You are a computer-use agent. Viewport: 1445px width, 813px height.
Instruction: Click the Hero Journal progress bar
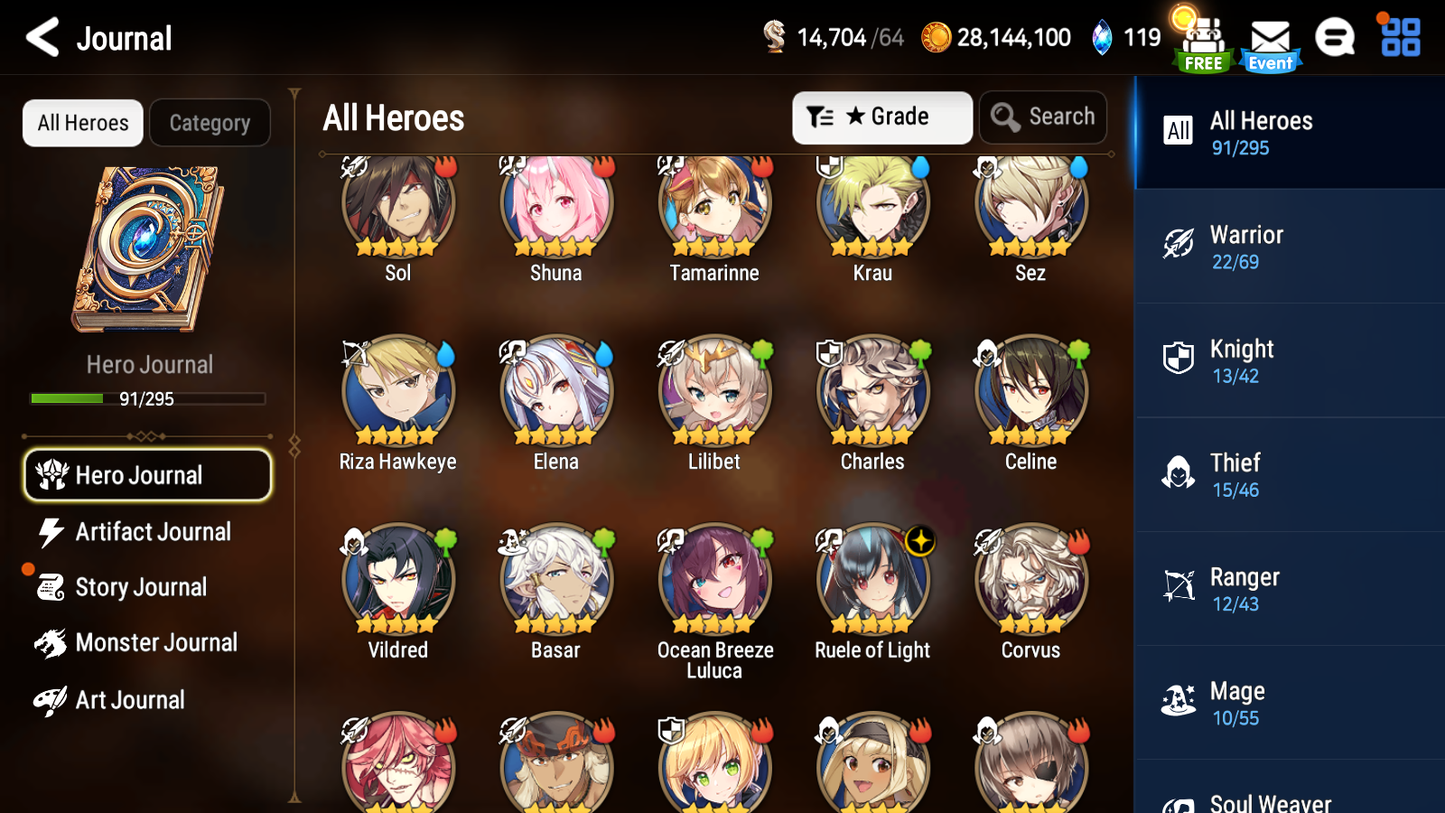[150, 398]
